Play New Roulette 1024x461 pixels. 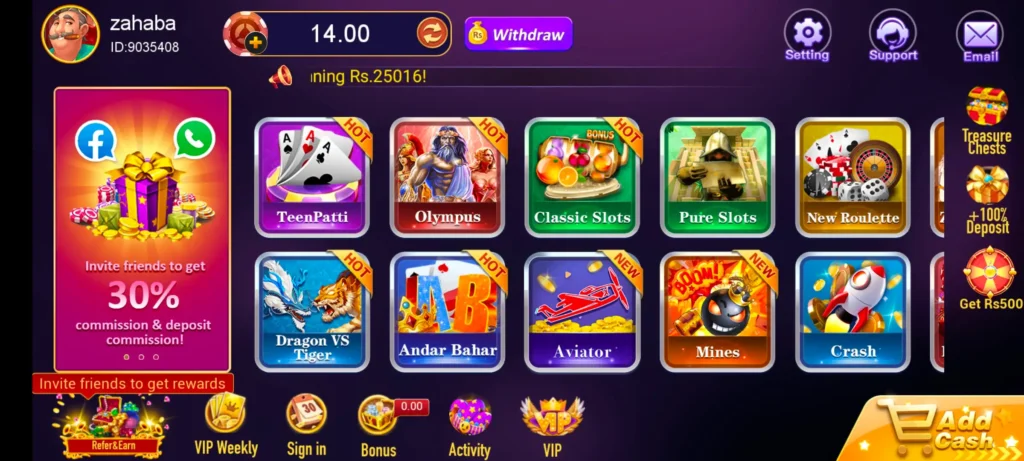852,175
